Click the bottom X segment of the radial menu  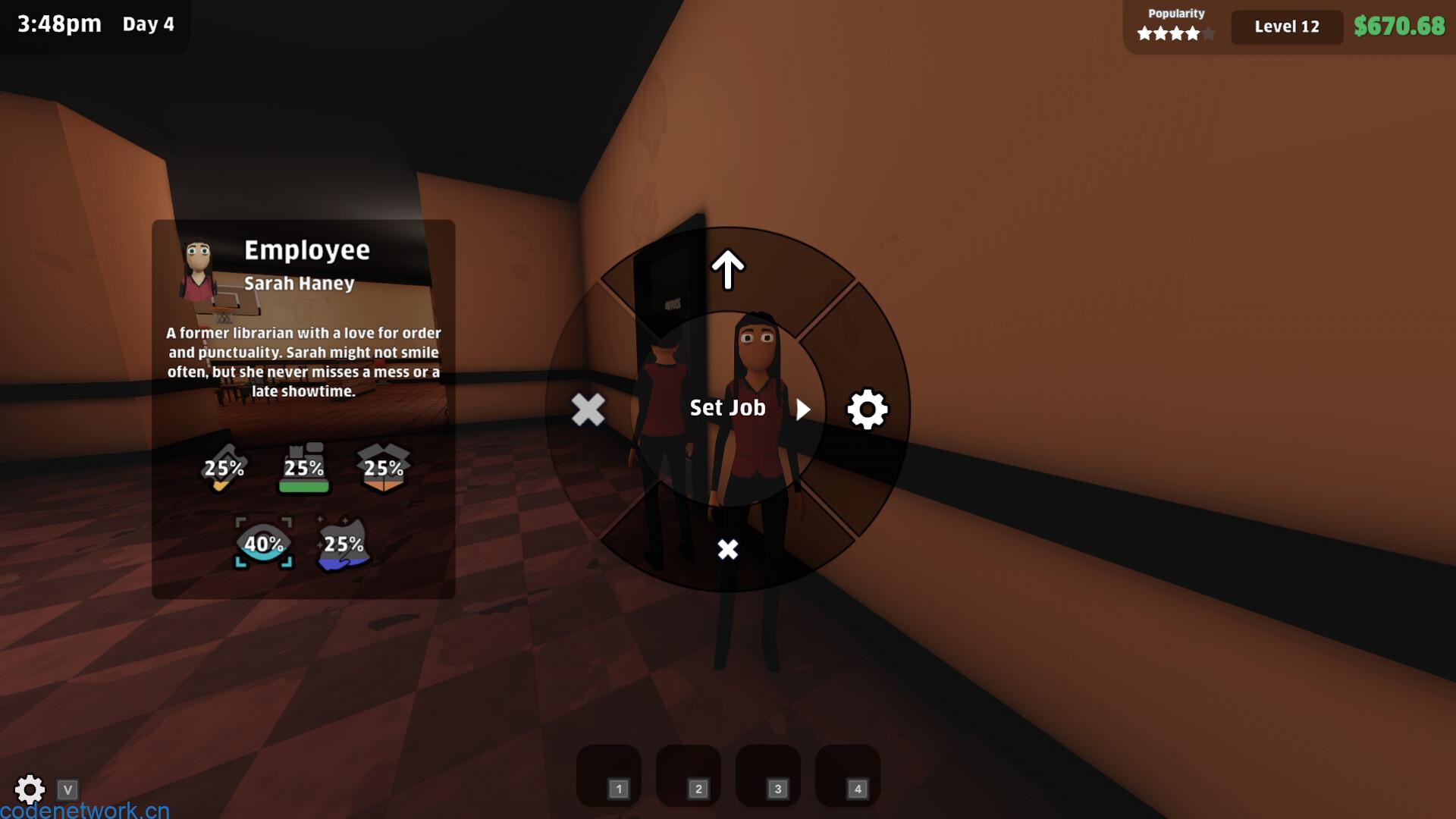(x=727, y=548)
